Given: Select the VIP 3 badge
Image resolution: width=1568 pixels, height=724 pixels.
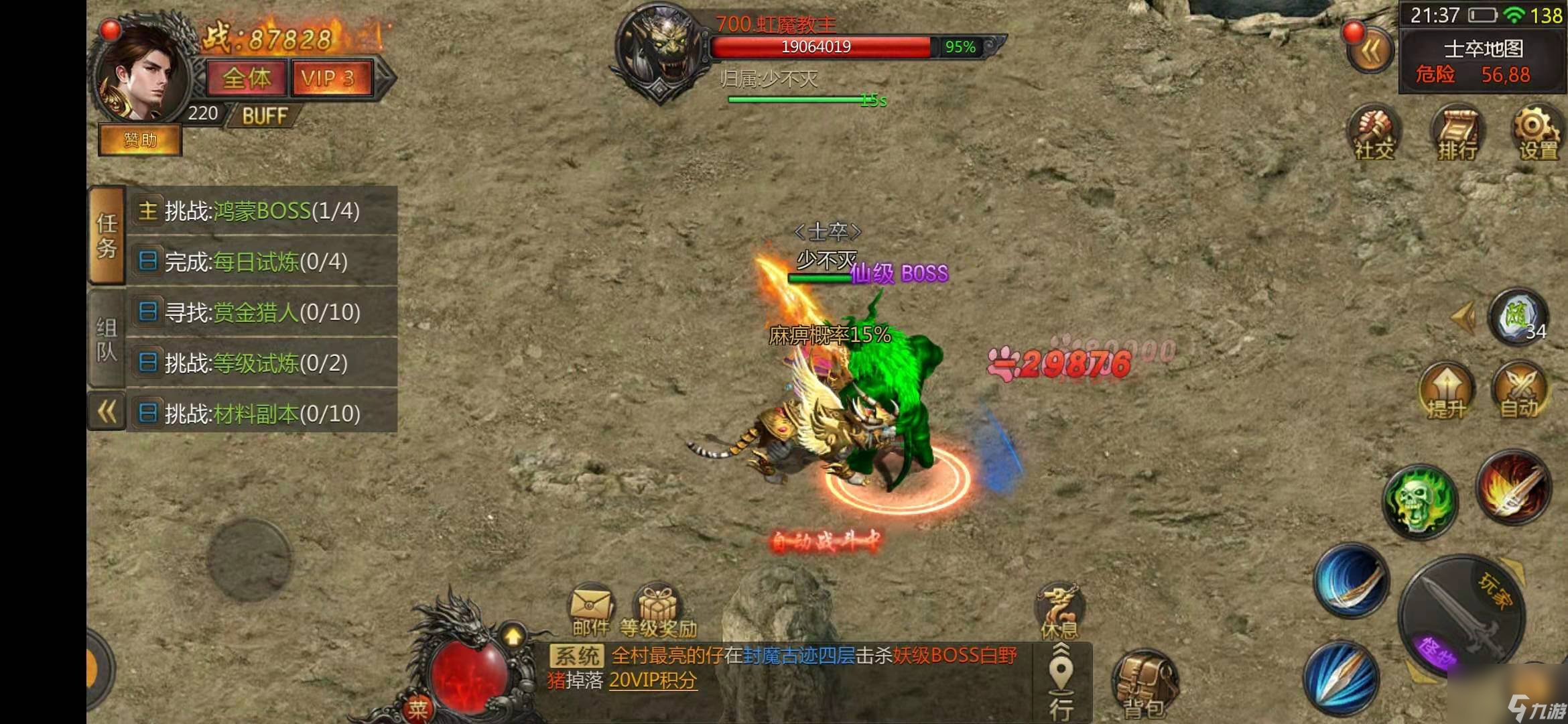Looking at the screenshot, I should [x=329, y=78].
